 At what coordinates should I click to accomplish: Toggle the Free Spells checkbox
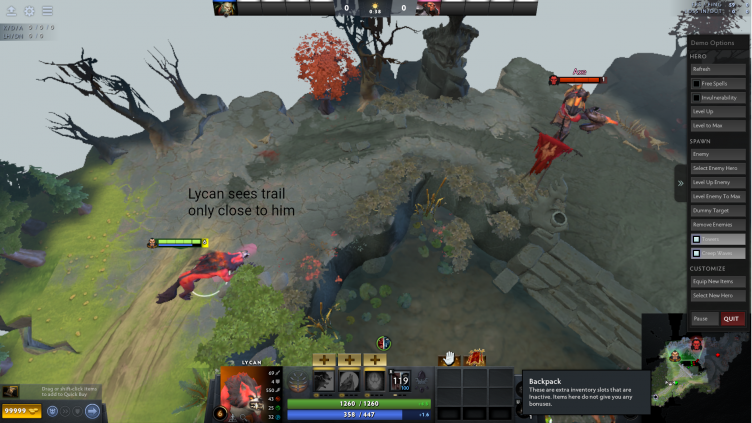696,83
